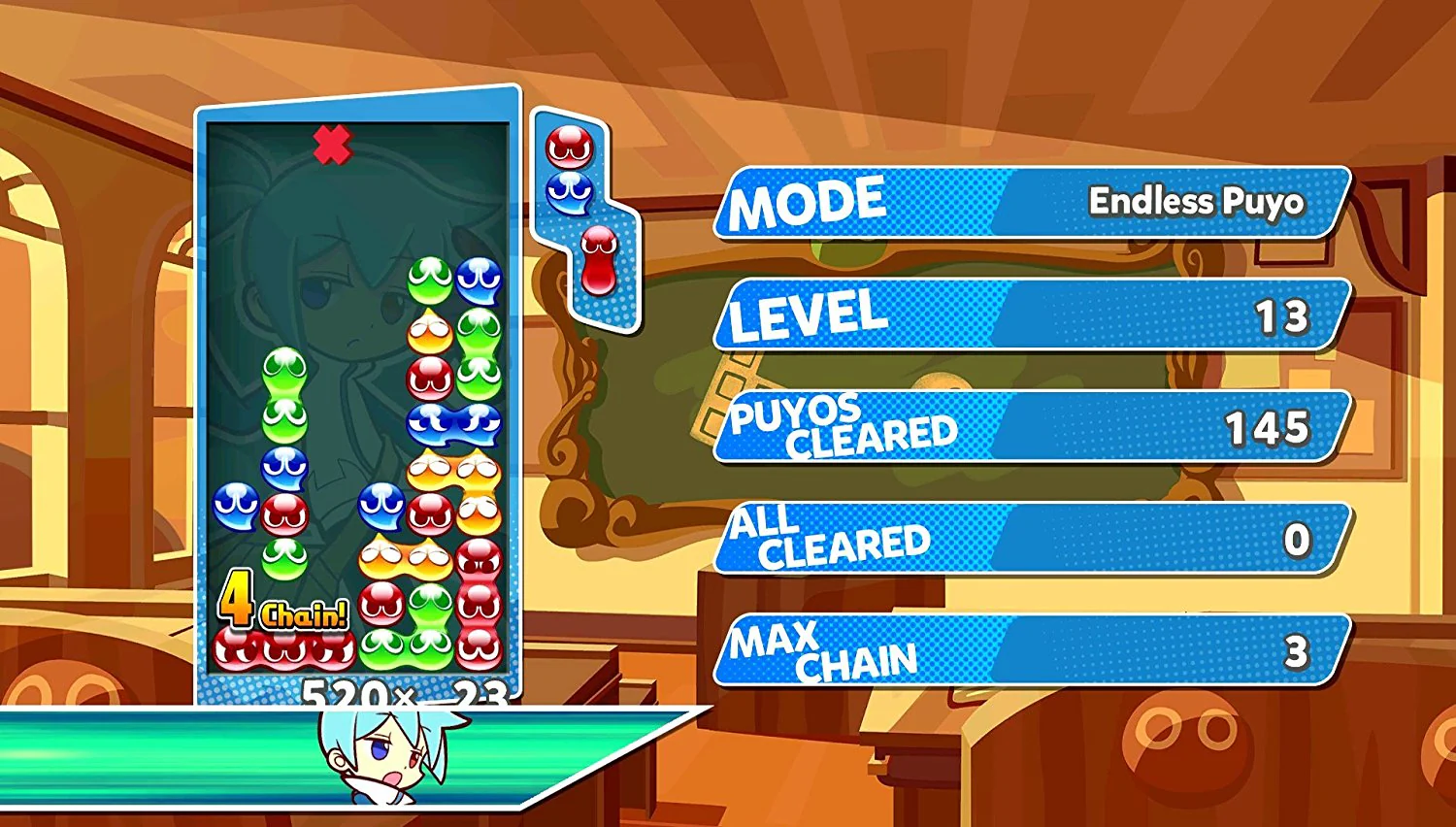Click the second puyo preview bubble panel
The width and height of the screenshot is (1456, 827).
coord(600,262)
